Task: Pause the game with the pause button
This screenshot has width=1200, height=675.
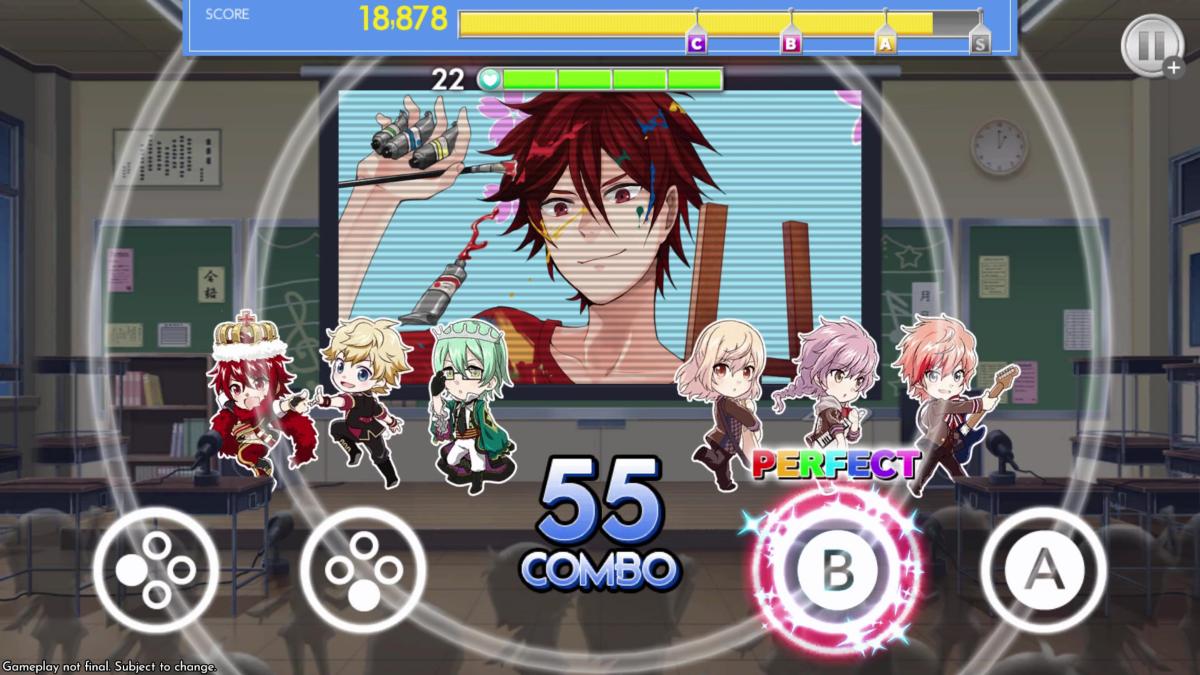Action: pos(1149,45)
